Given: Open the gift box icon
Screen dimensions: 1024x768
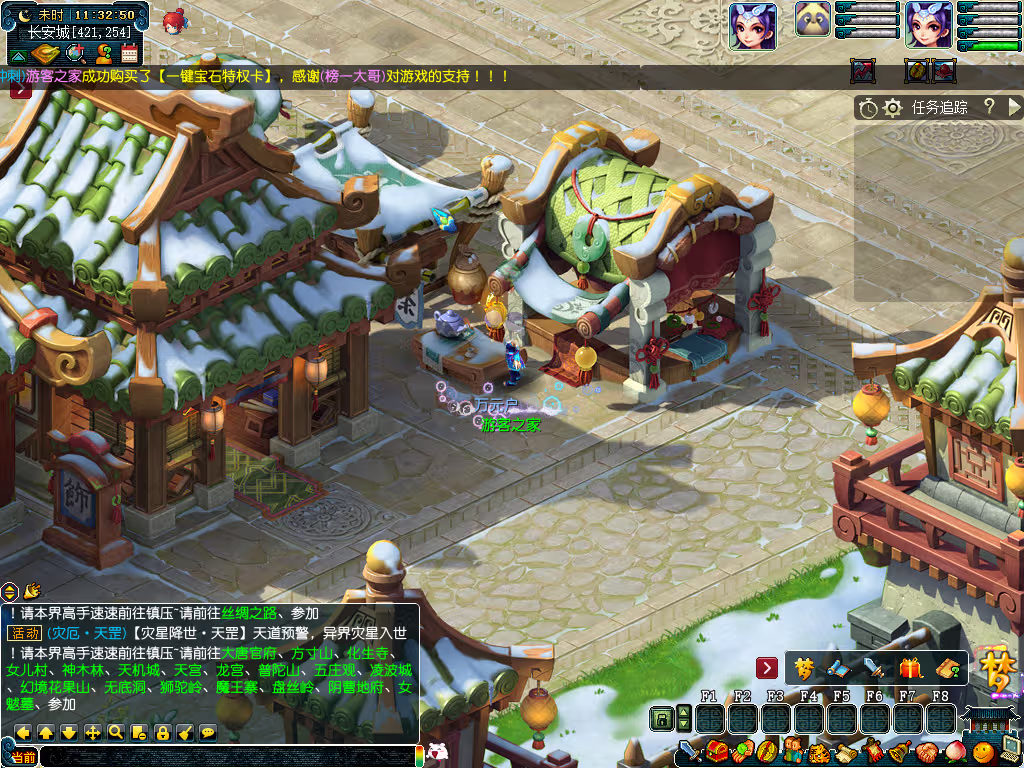Looking at the screenshot, I should click(909, 668).
